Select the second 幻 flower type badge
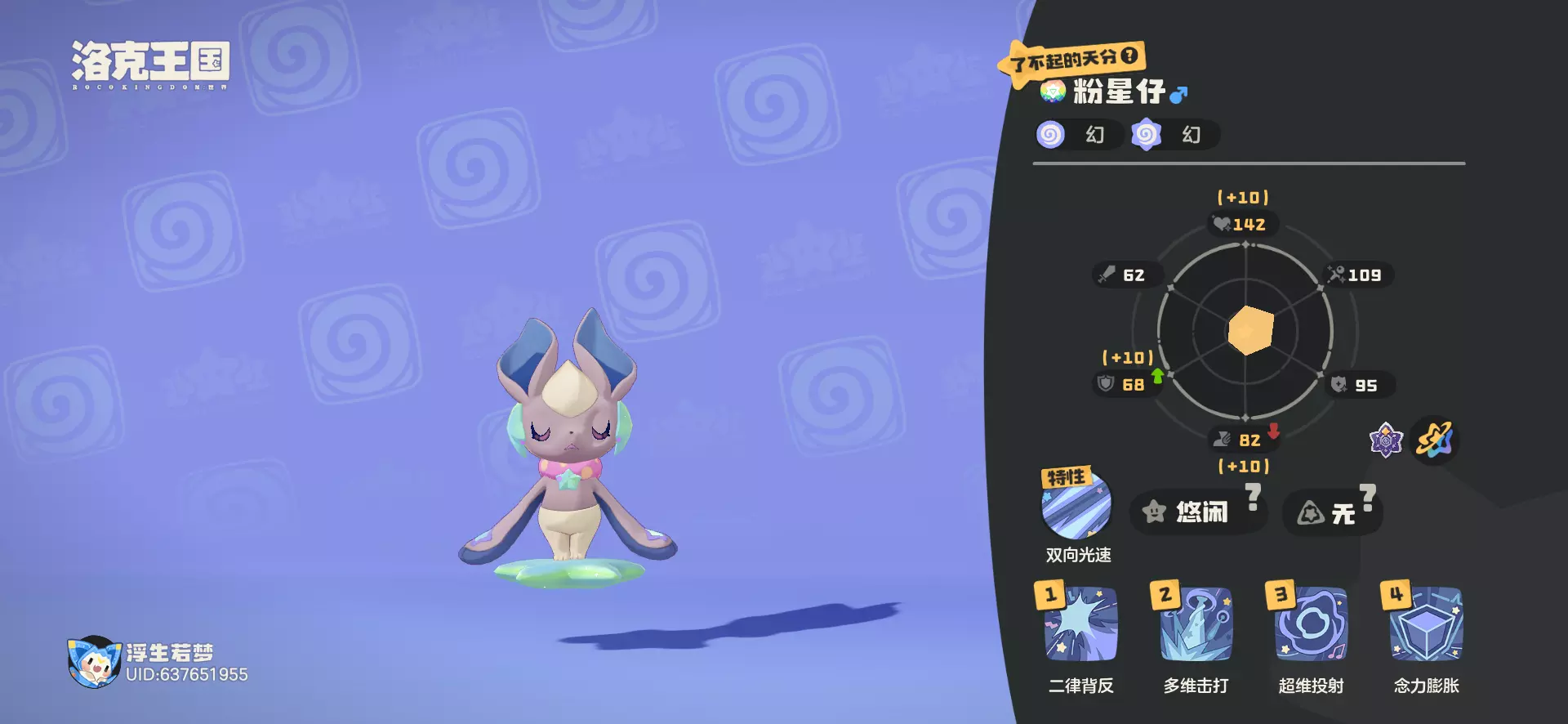1568x724 pixels. coord(1147,135)
